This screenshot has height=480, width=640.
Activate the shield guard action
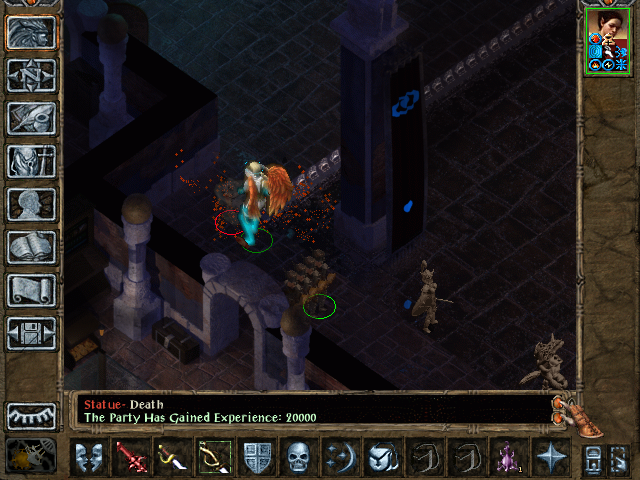(257, 458)
